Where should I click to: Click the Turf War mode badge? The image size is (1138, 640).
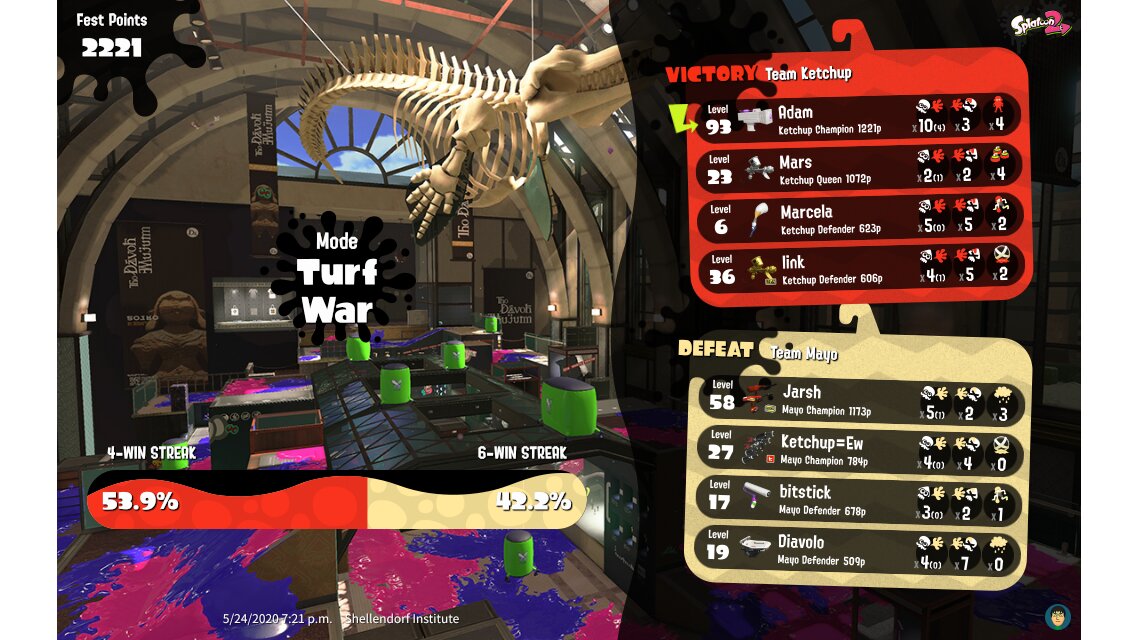(x=336, y=278)
